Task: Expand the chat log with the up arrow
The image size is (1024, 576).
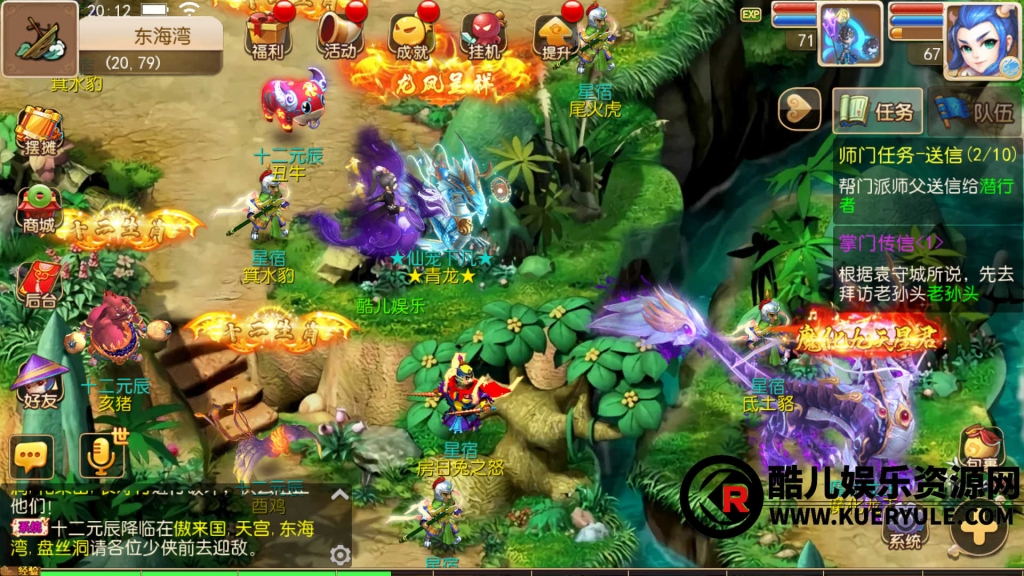Action: pyautogui.click(x=340, y=494)
